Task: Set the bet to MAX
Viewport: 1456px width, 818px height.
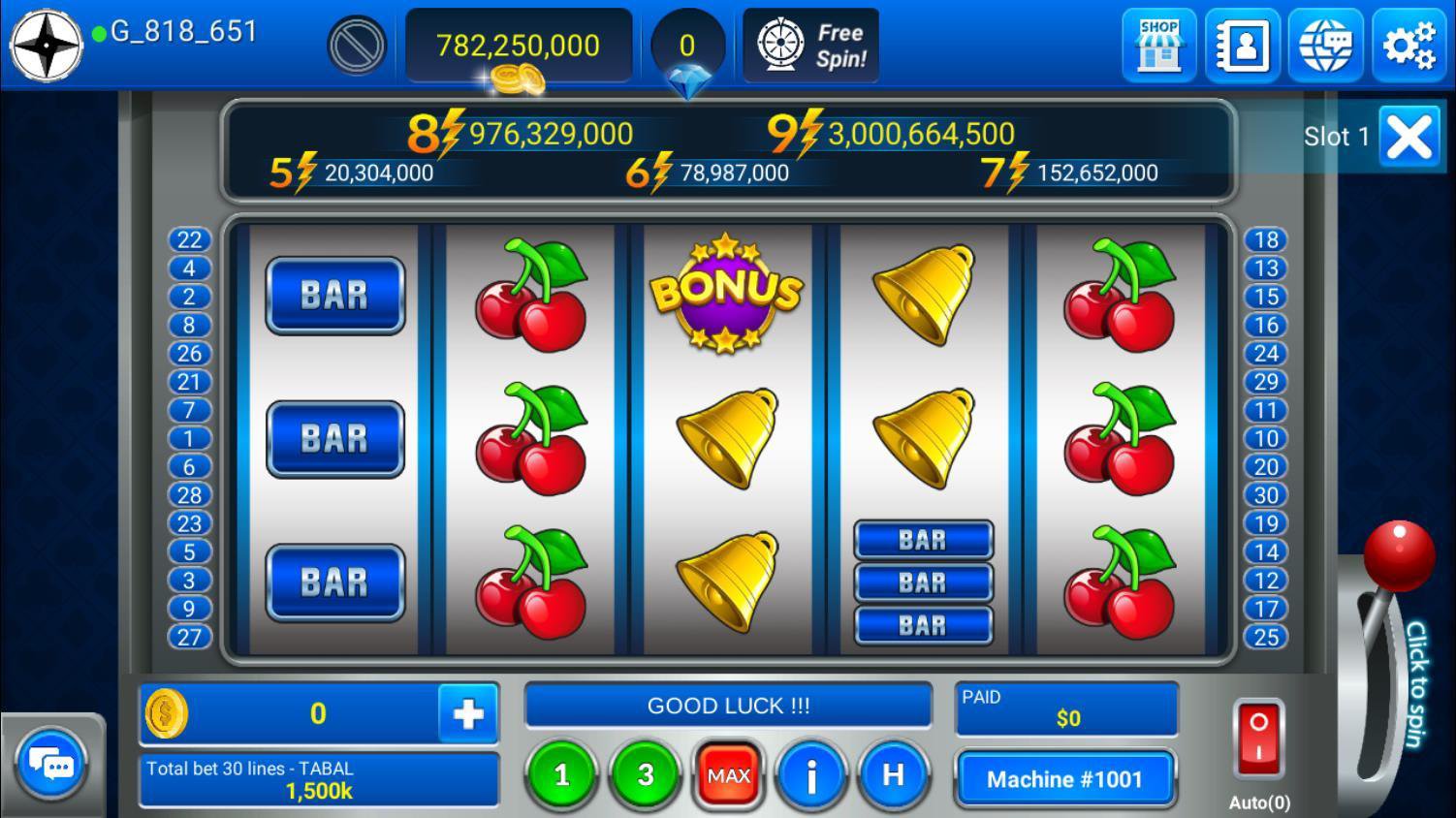Action: [728, 775]
